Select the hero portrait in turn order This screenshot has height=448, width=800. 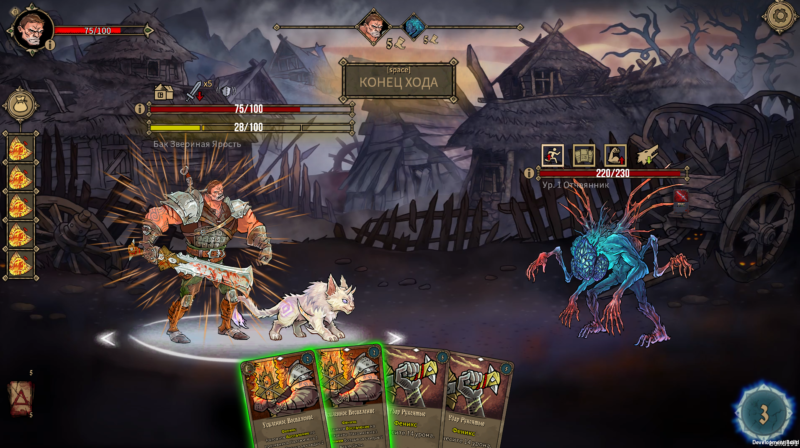373,26
